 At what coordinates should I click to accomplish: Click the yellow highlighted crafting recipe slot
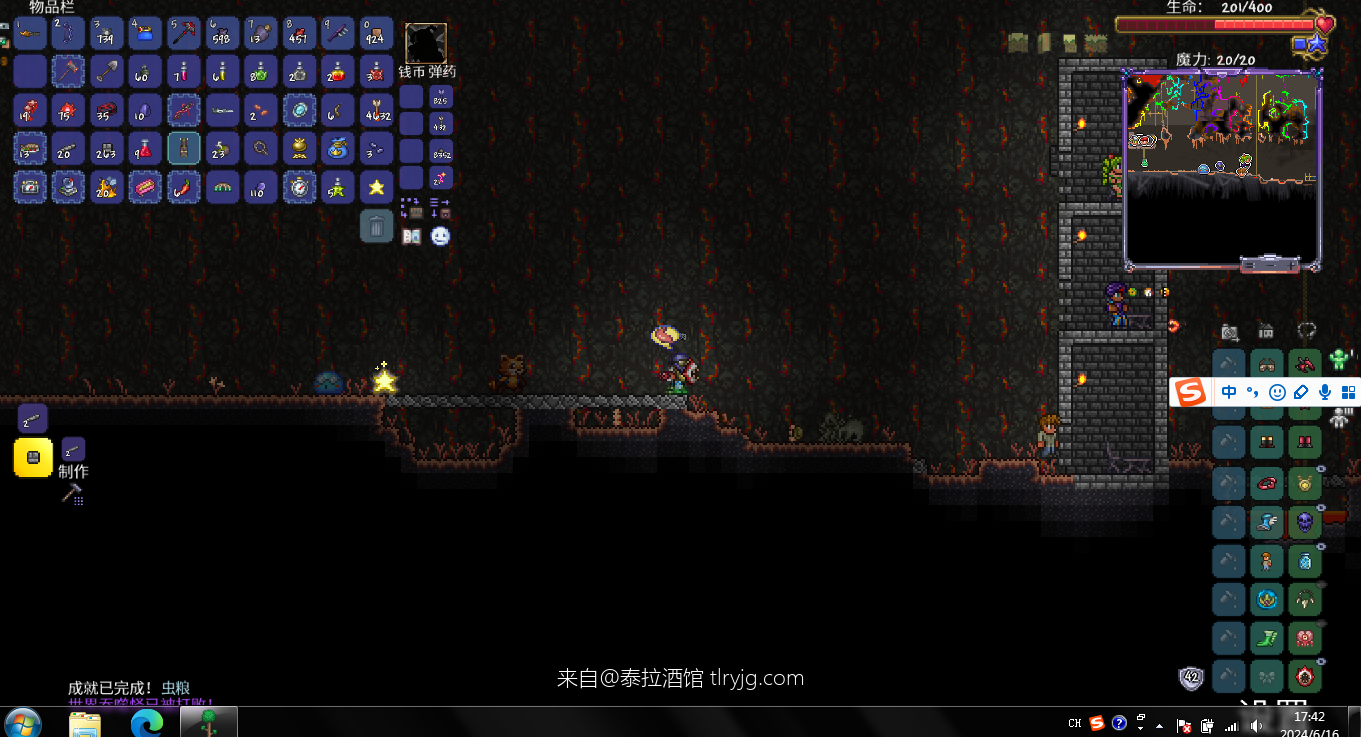[x=33, y=457]
